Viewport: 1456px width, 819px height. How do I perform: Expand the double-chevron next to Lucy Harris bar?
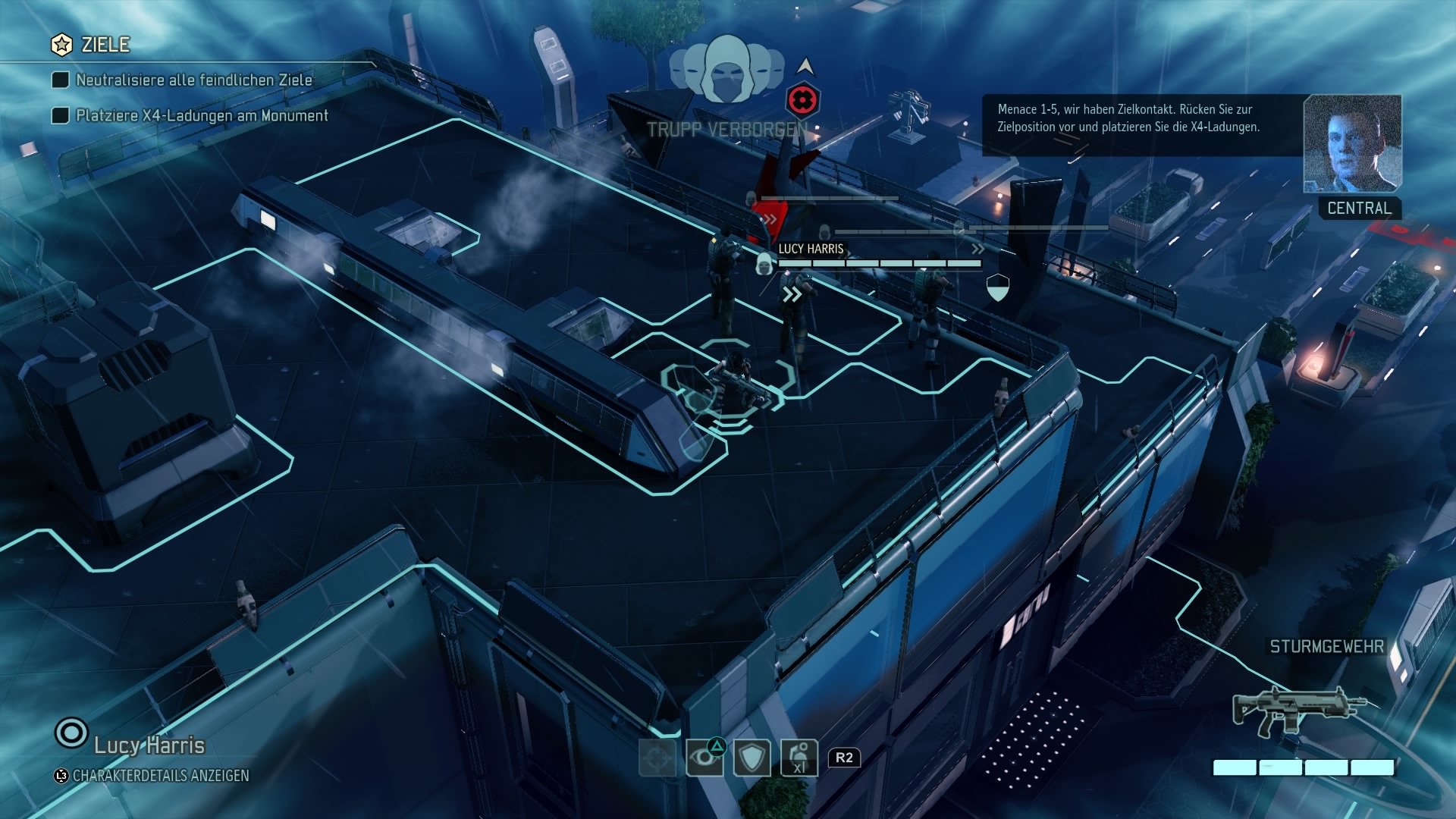click(980, 248)
